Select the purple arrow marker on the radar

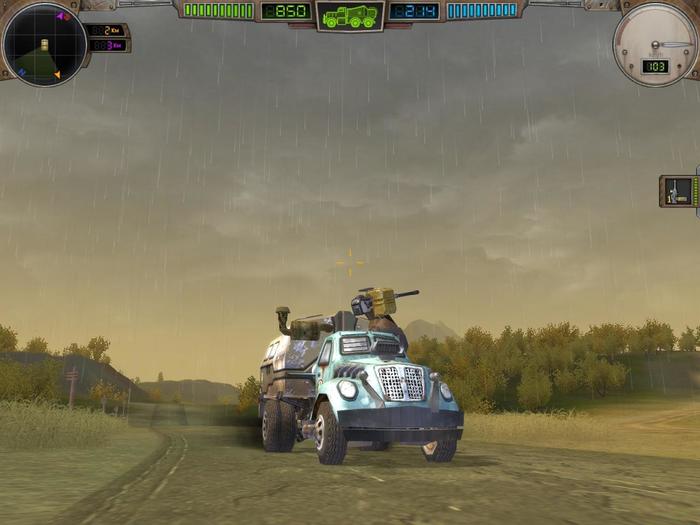(60, 17)
